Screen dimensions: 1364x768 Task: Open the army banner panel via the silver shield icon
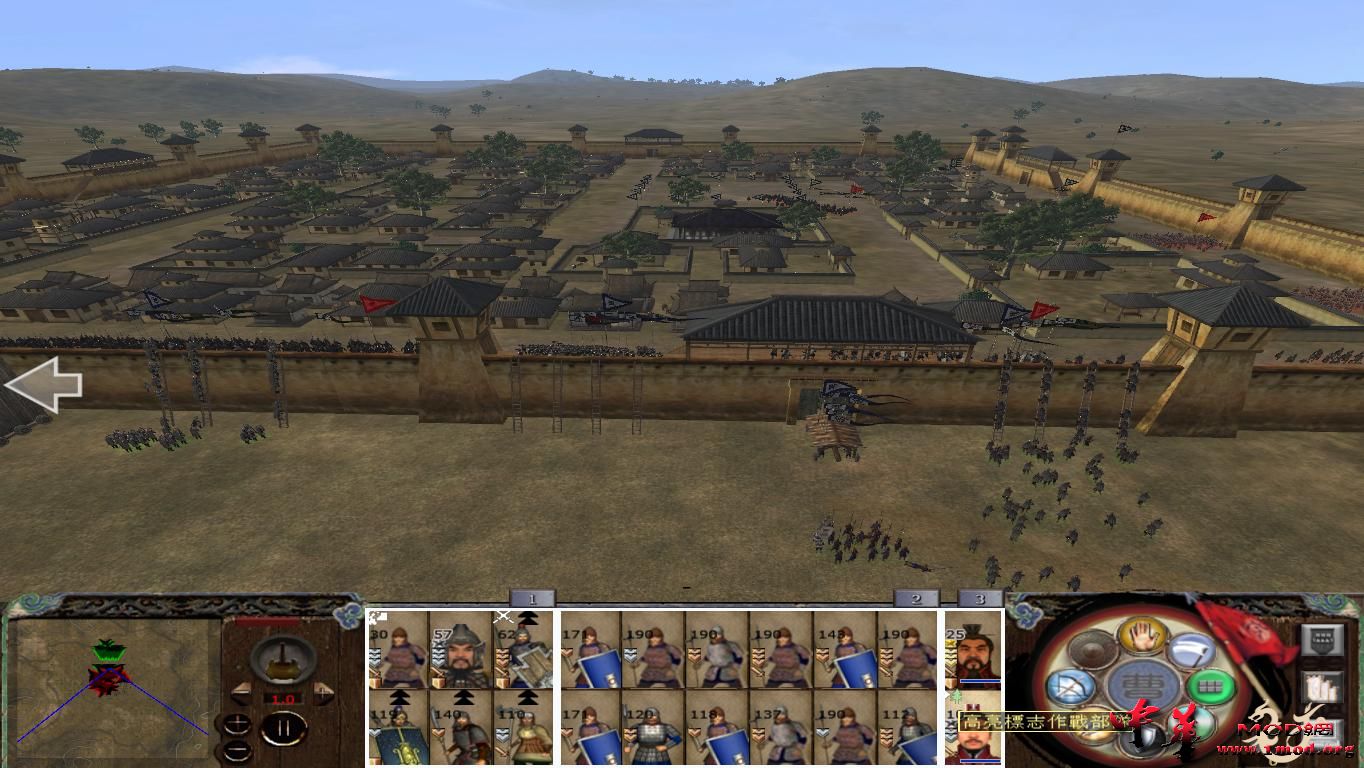click(1322, 641)
